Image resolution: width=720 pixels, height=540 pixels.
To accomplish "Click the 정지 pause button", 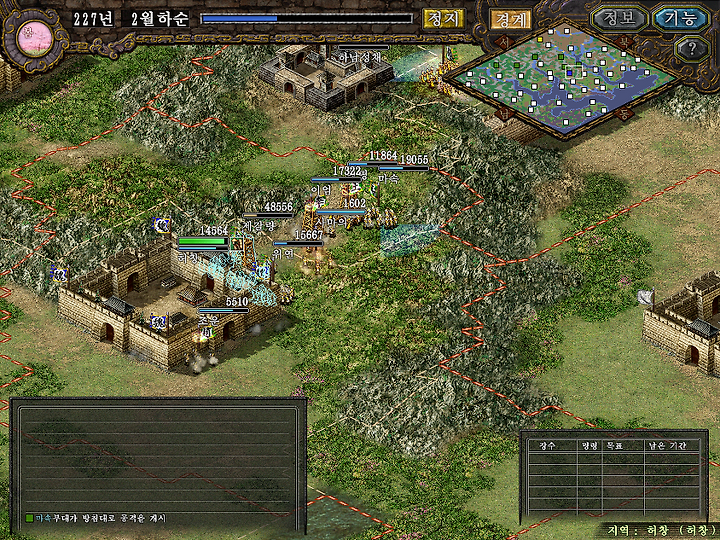I will pyautogui.click(x=442, y=18).
